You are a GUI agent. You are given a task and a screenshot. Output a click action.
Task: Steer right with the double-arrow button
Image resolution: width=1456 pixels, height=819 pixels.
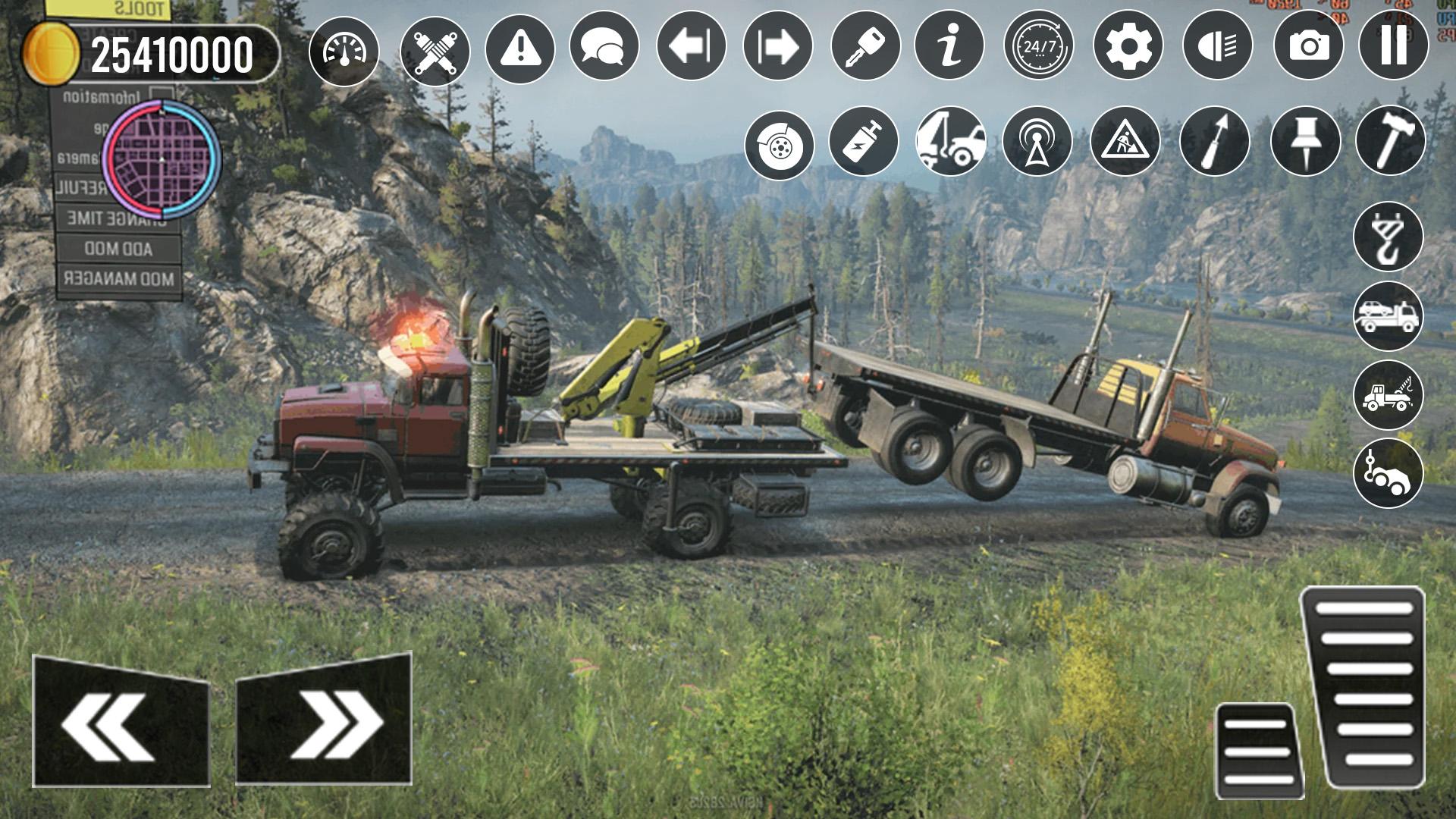324,719
